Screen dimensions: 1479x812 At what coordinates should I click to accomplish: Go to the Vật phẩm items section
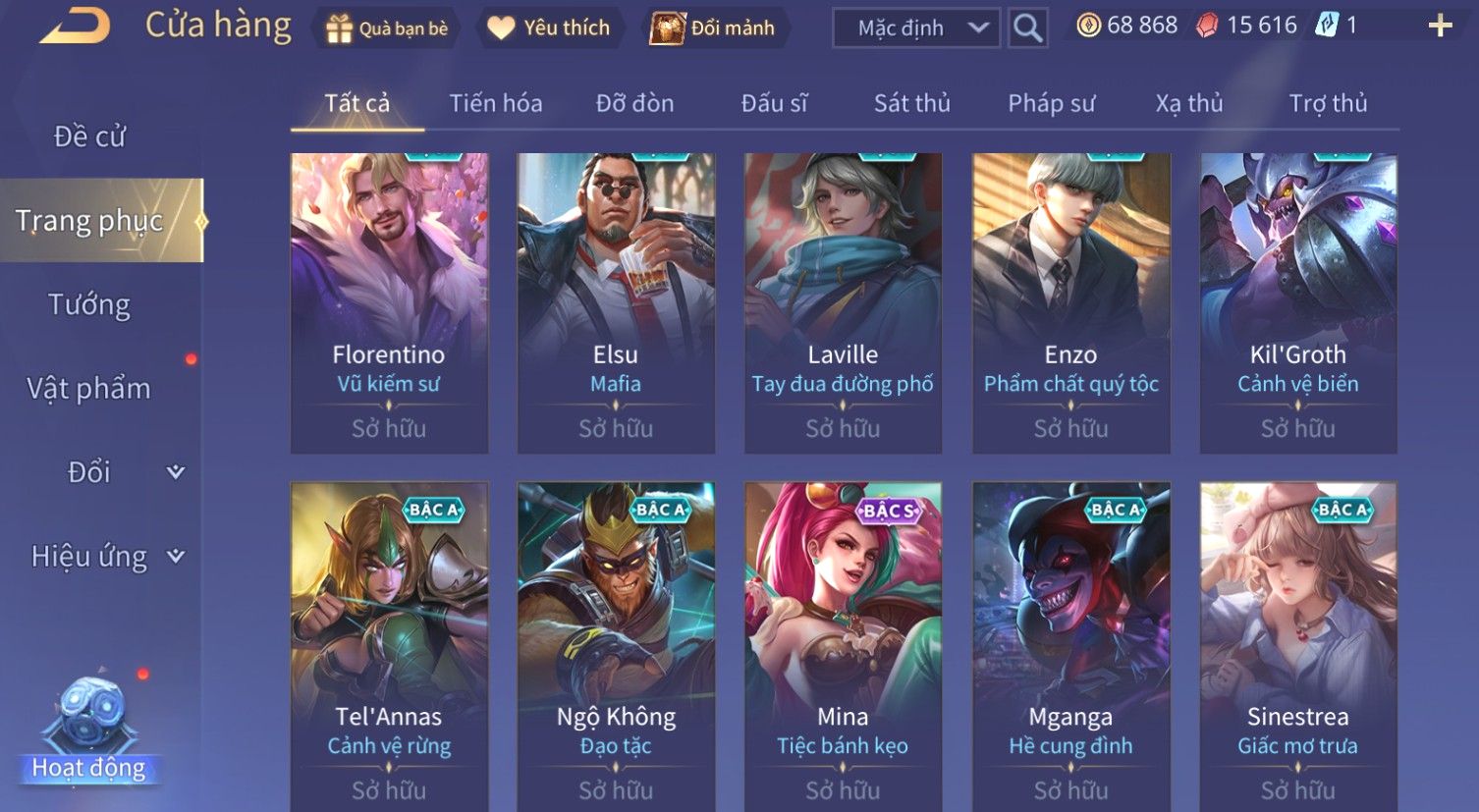(89, 389)
